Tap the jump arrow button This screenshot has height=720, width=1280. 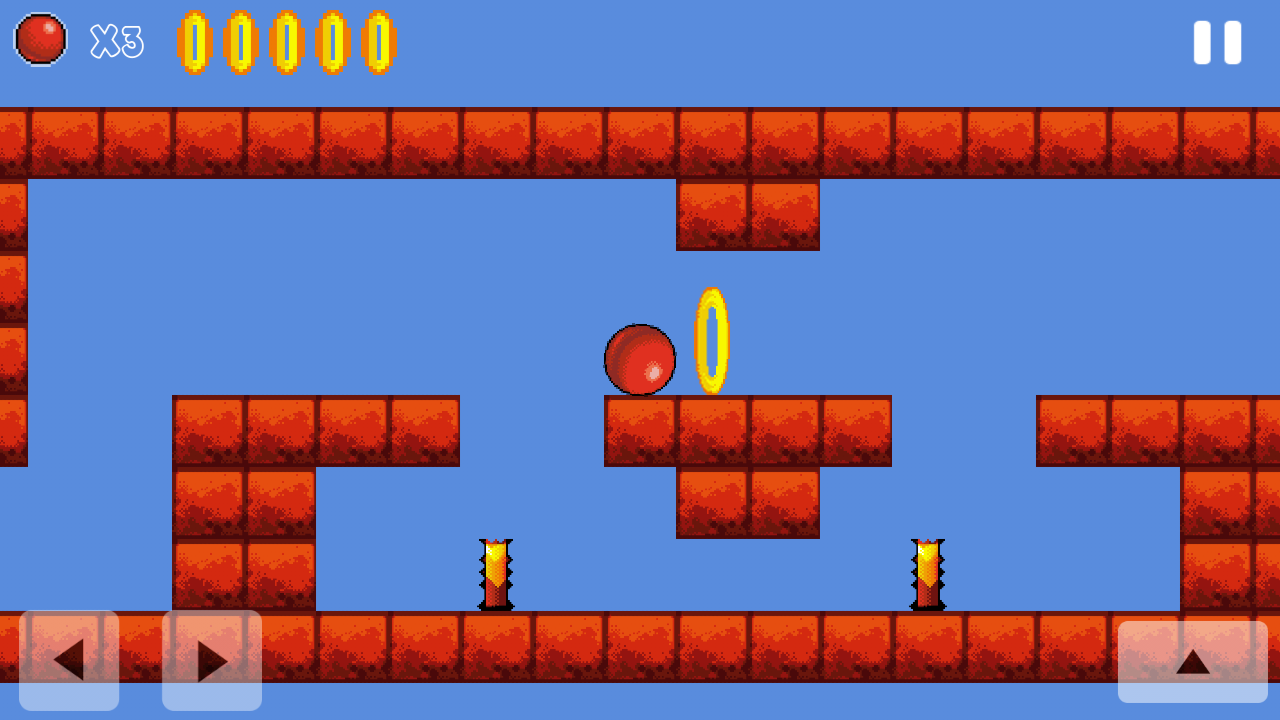tap(1194, 660)
